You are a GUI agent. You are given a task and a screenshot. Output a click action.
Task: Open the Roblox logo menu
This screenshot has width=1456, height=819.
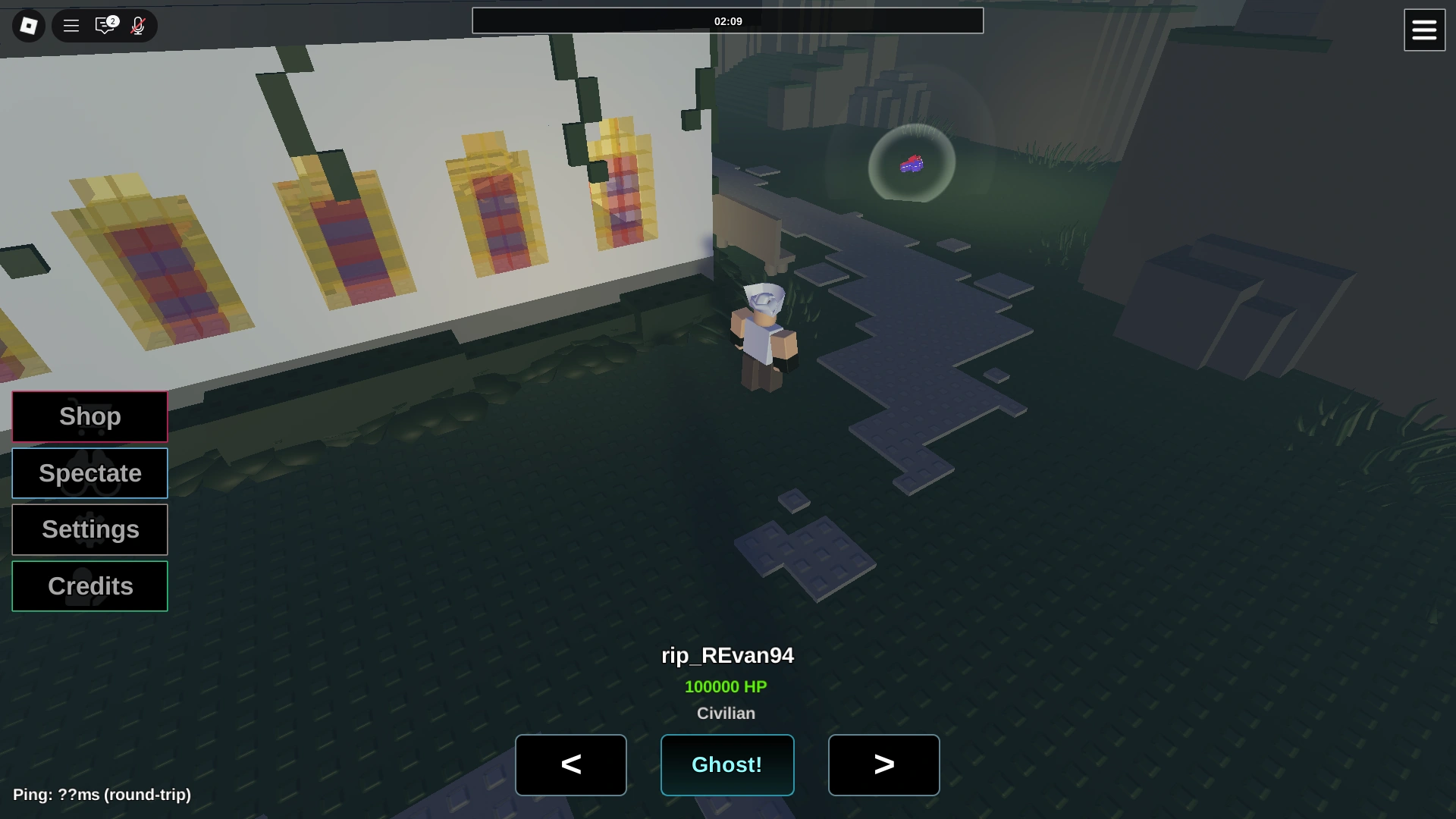click(x=27, y=25)
